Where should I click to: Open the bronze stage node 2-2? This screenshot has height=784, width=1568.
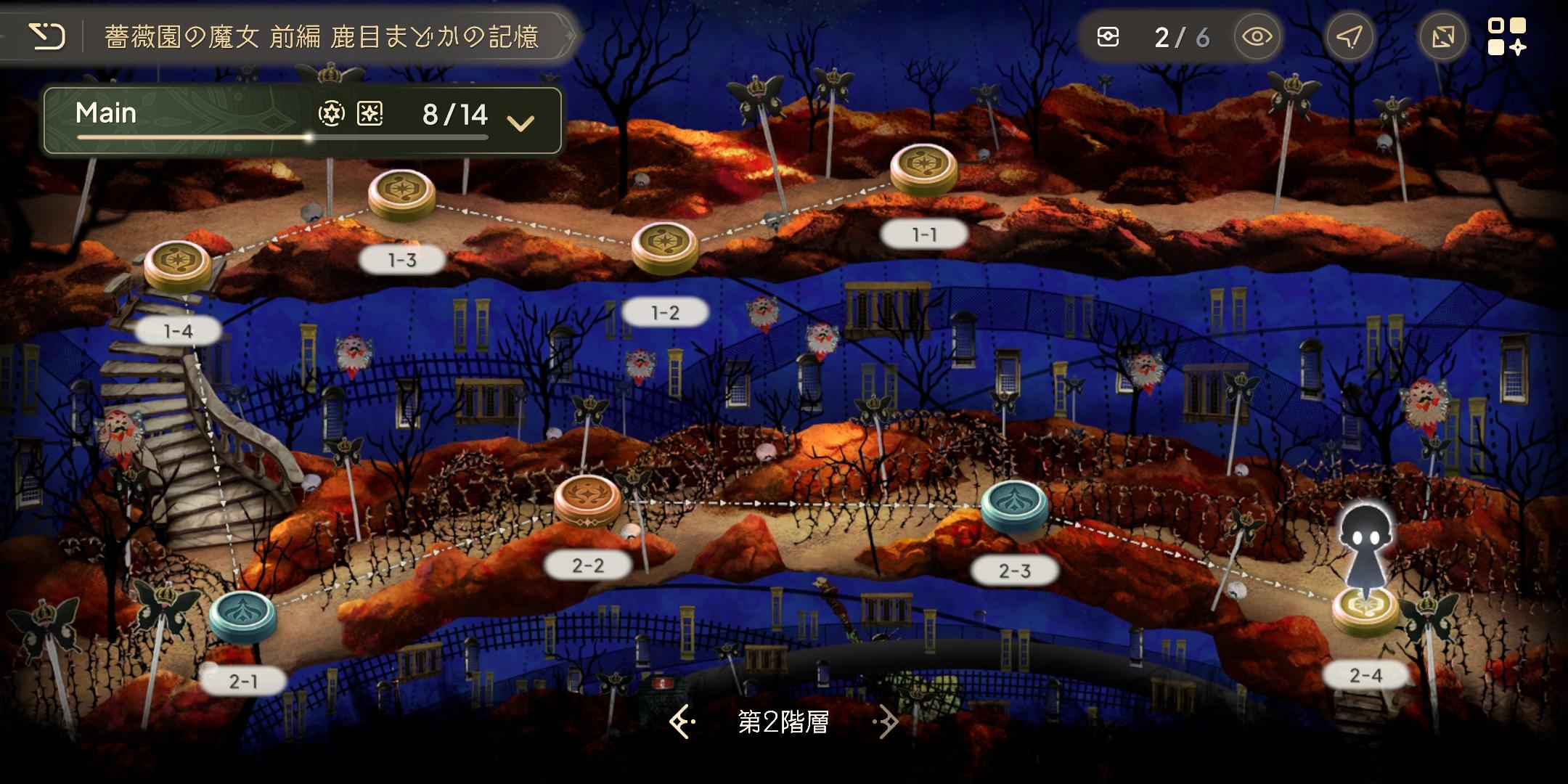587,500
